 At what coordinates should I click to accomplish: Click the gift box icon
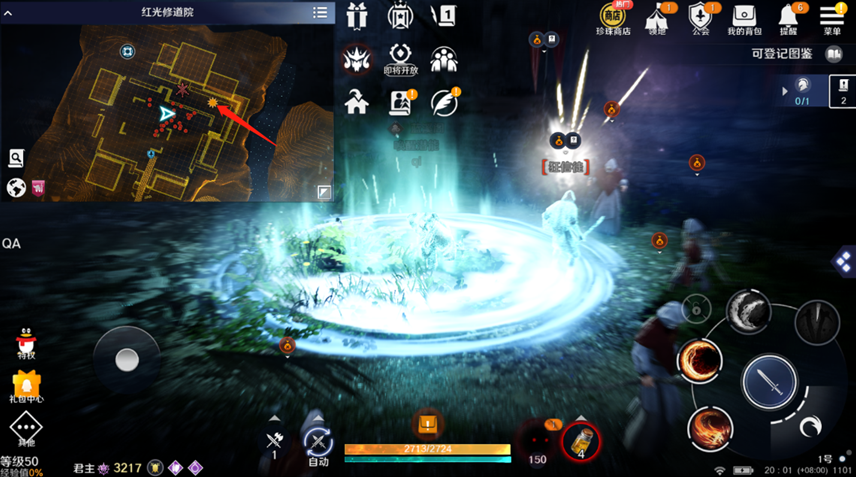point(357,16)
